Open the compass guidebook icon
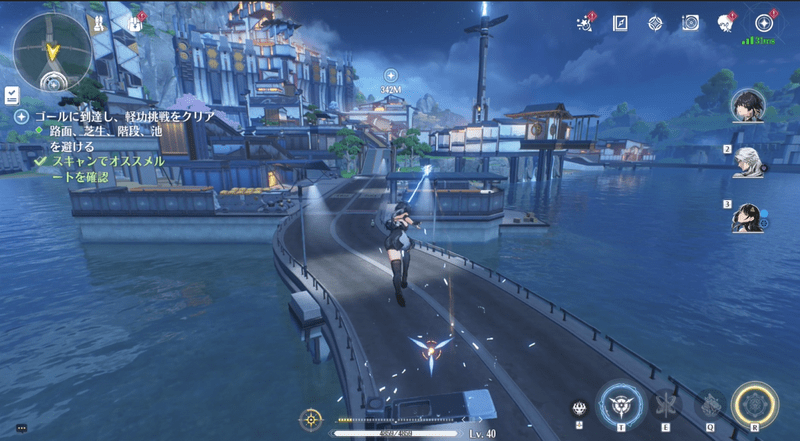 click(620, 22)
